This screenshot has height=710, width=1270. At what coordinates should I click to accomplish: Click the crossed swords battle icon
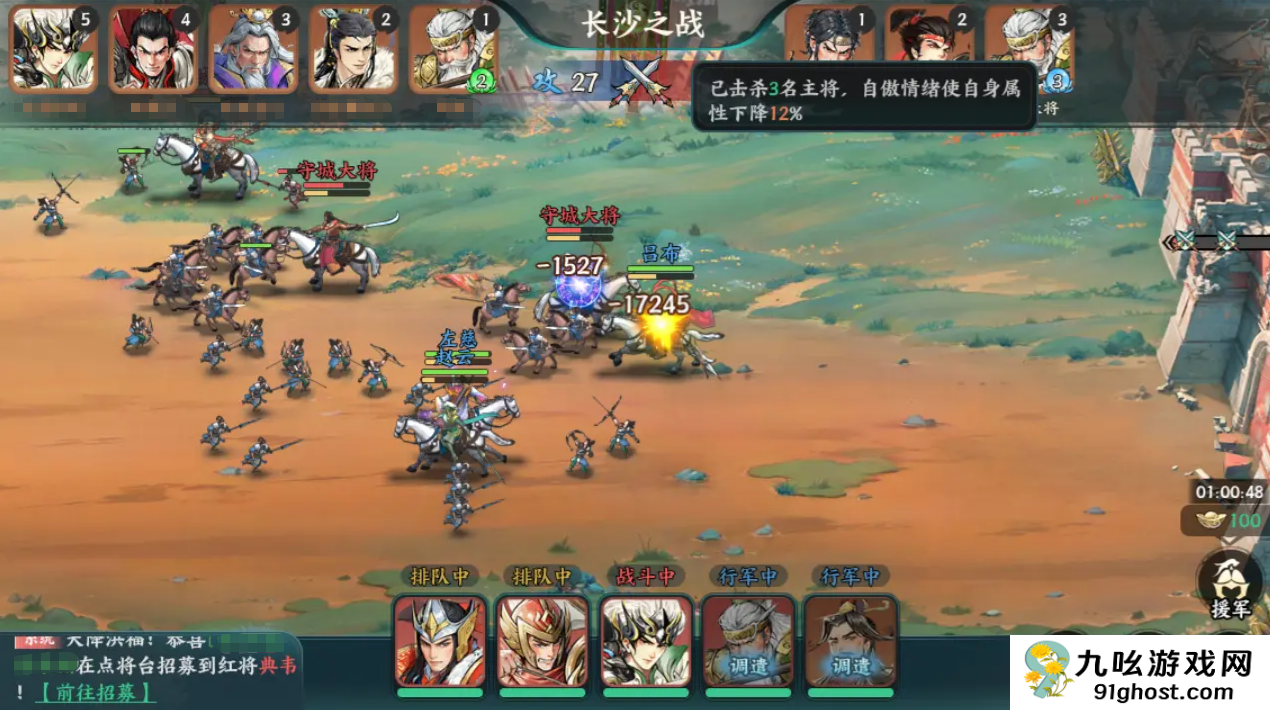click(x=640, y=80)
